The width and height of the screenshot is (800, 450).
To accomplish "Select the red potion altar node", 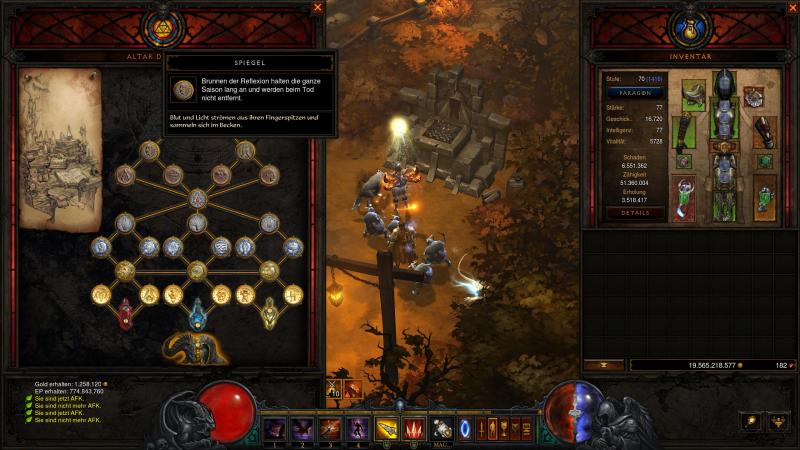I will 126,314.
